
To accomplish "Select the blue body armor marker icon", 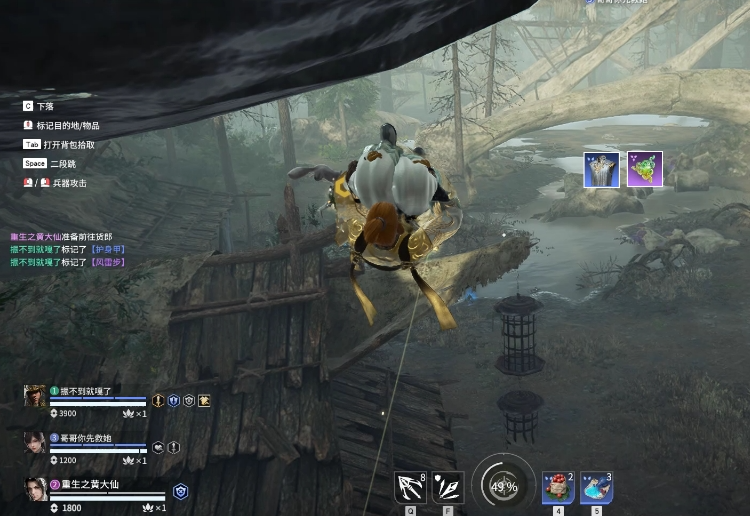I will (x=601, y=170).
